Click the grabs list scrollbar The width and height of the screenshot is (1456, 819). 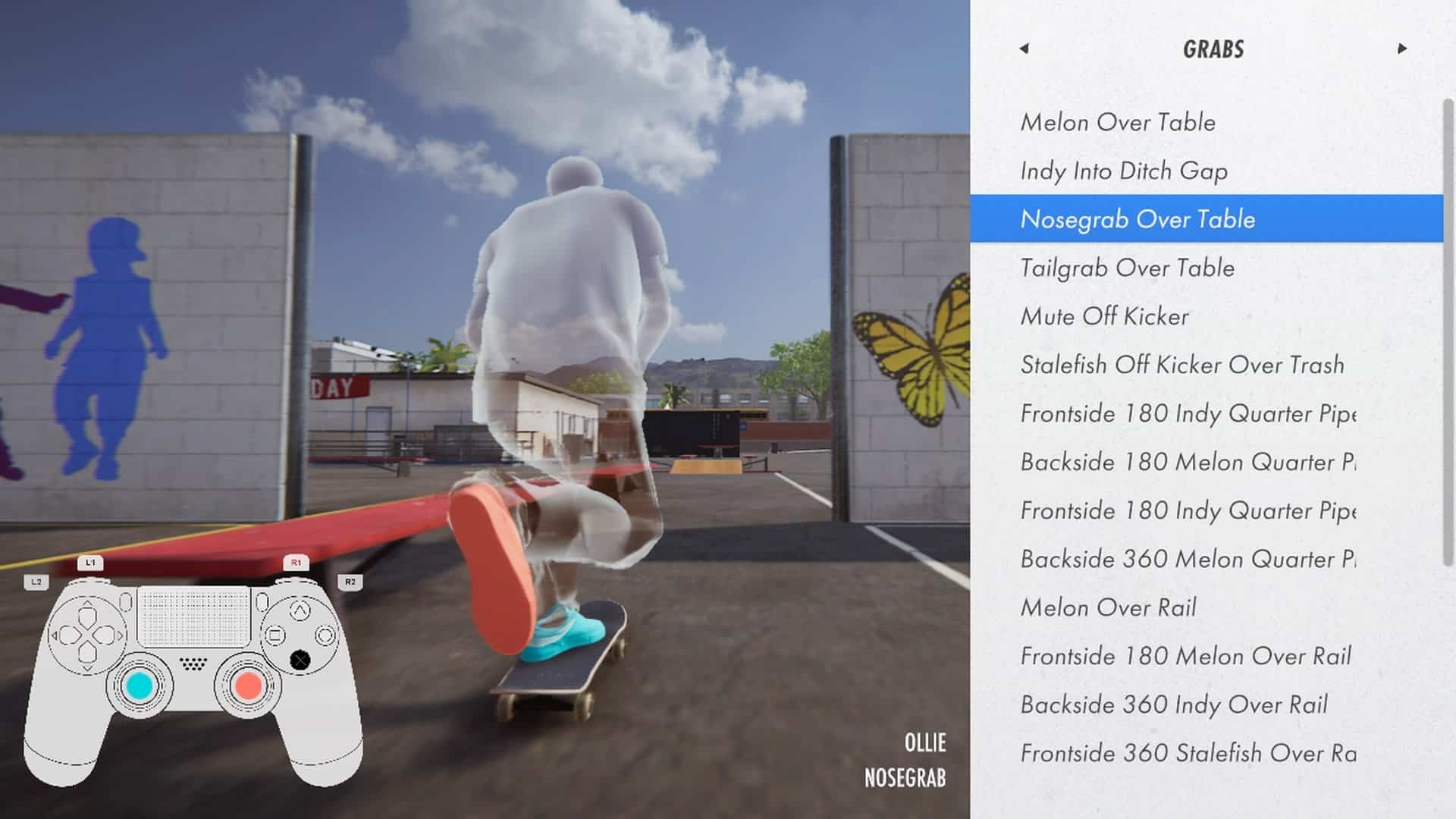click(x=1448, y=334)
